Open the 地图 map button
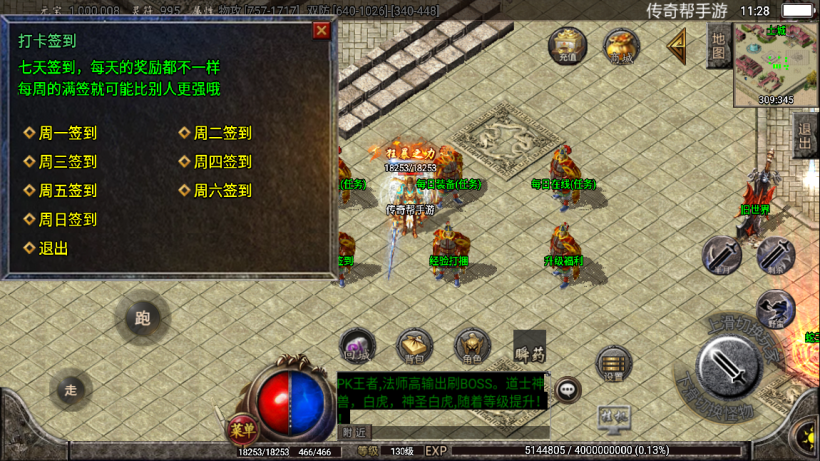 pyautogui.click(x=718, y=46)
